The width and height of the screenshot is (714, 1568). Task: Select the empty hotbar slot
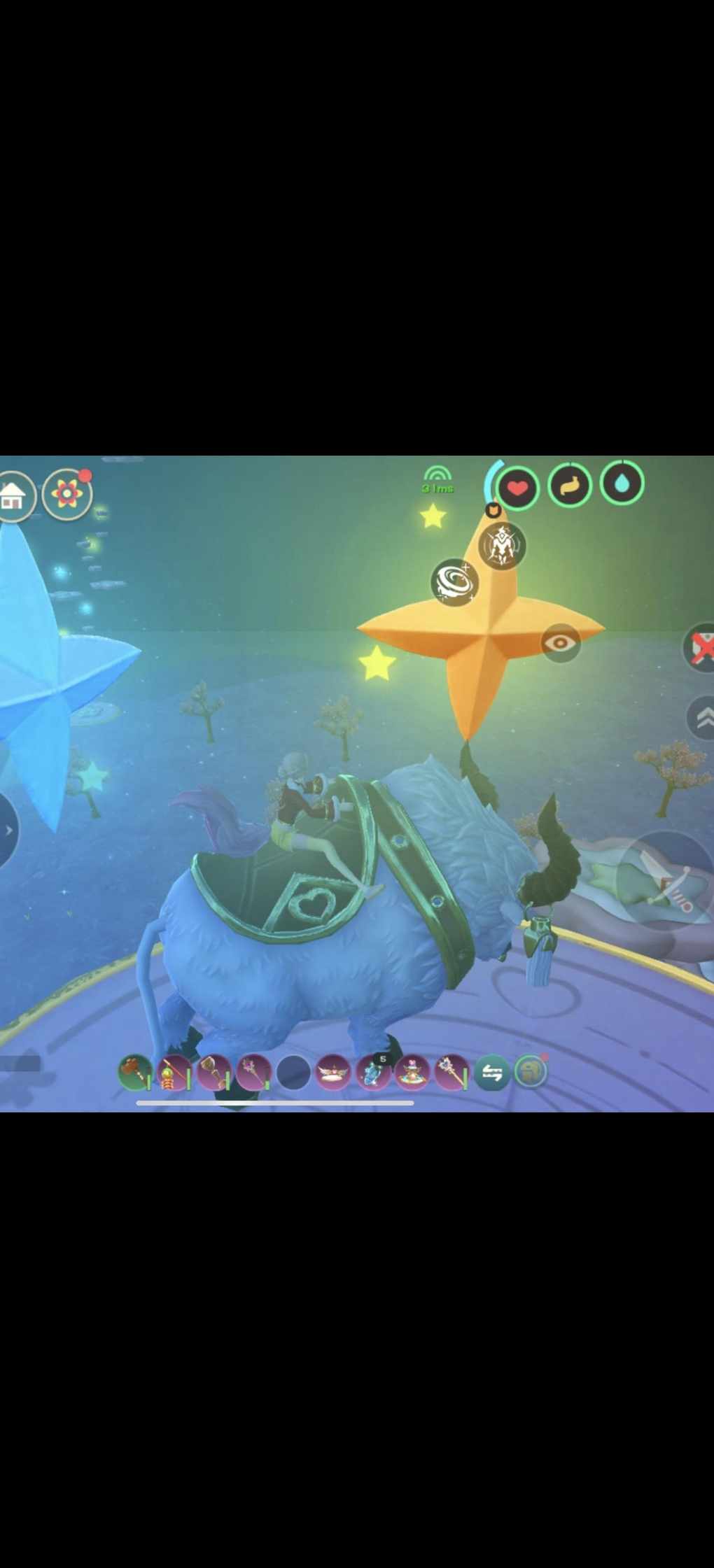tap(293, 1073)
